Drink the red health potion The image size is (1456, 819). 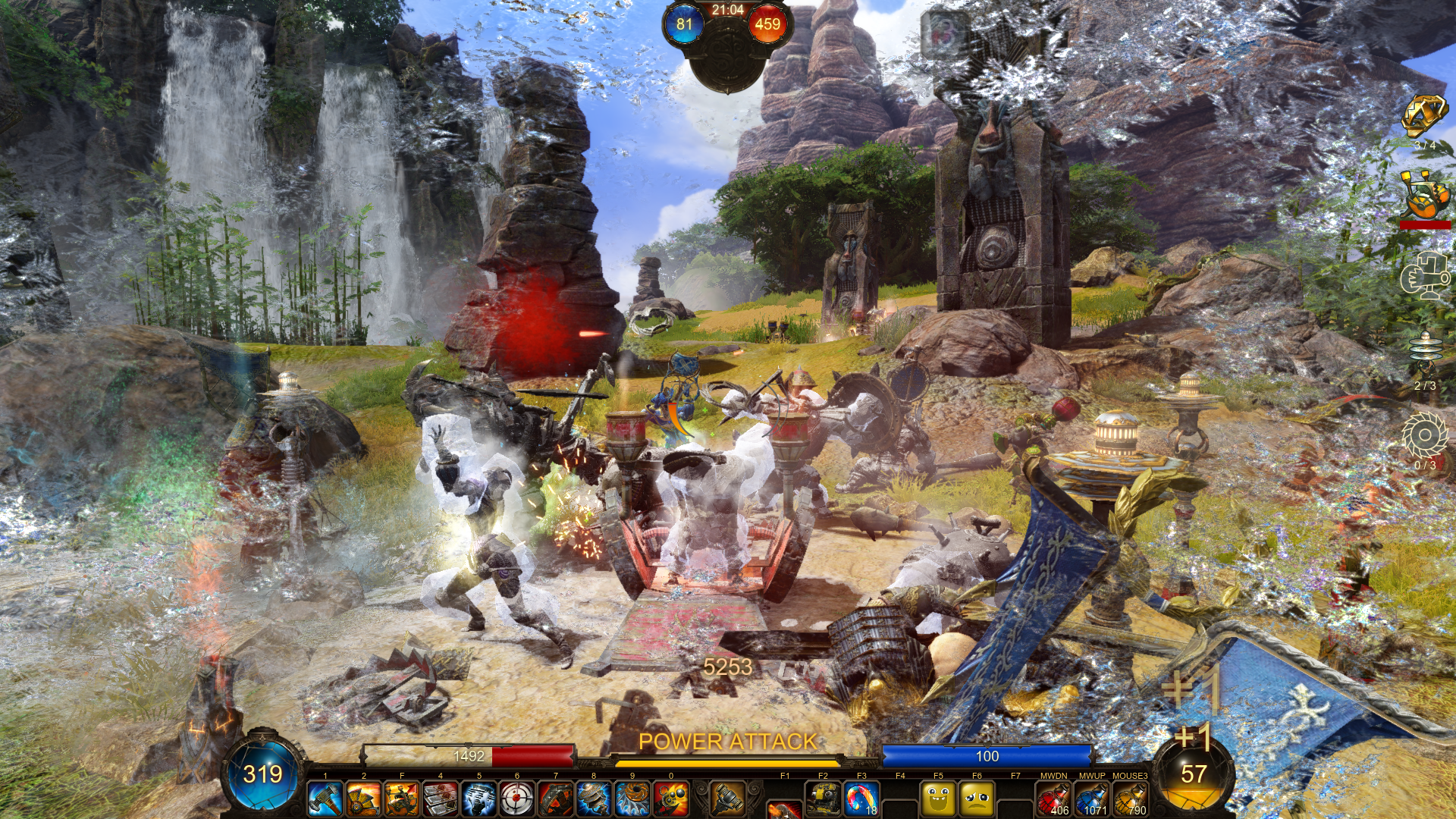click(1053, 799)
